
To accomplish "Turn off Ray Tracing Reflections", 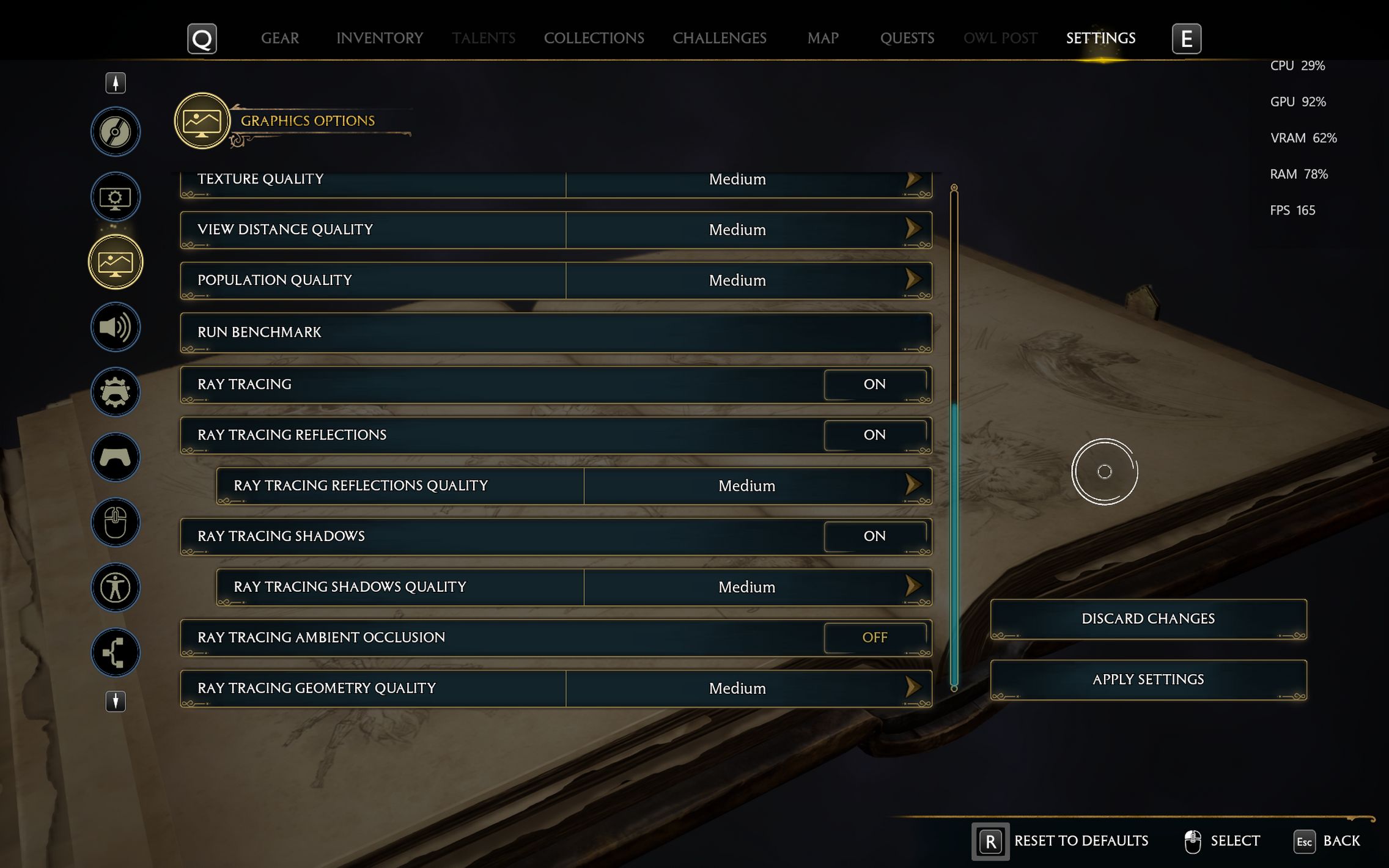I will click(x=874, y=435).
